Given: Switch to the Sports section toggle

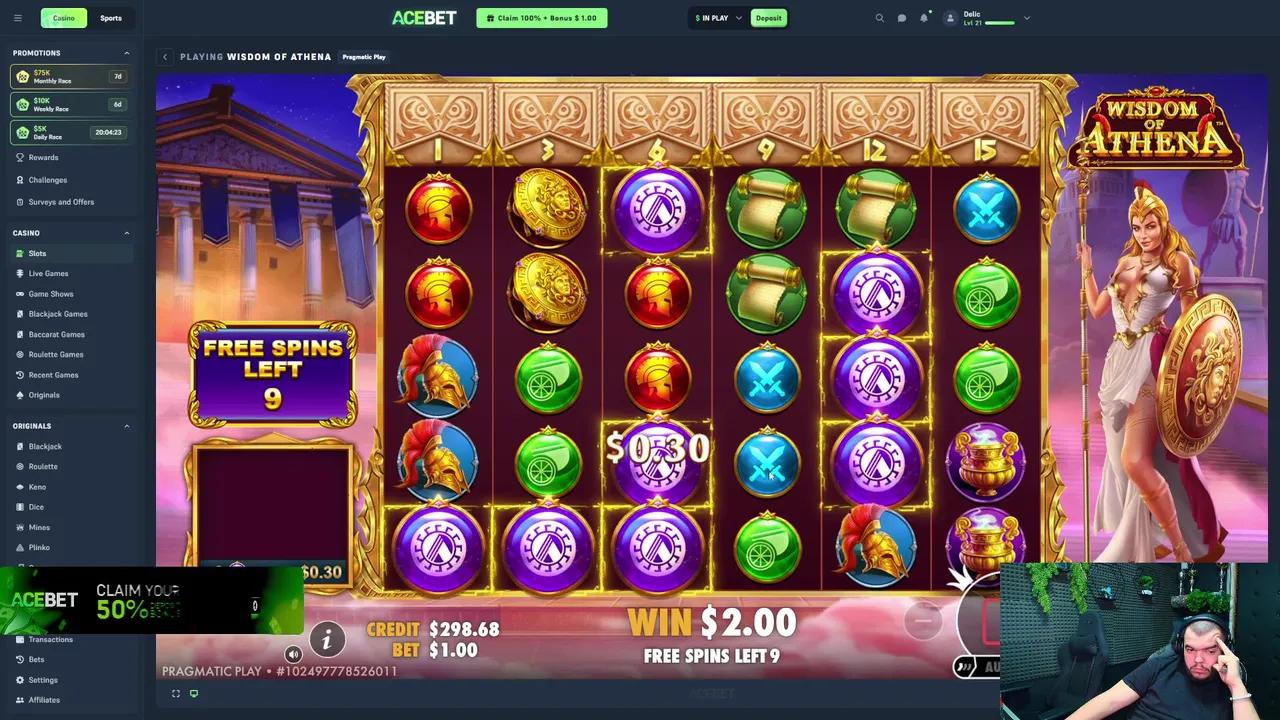Looking at the screenshot, I should coord(110,17).
